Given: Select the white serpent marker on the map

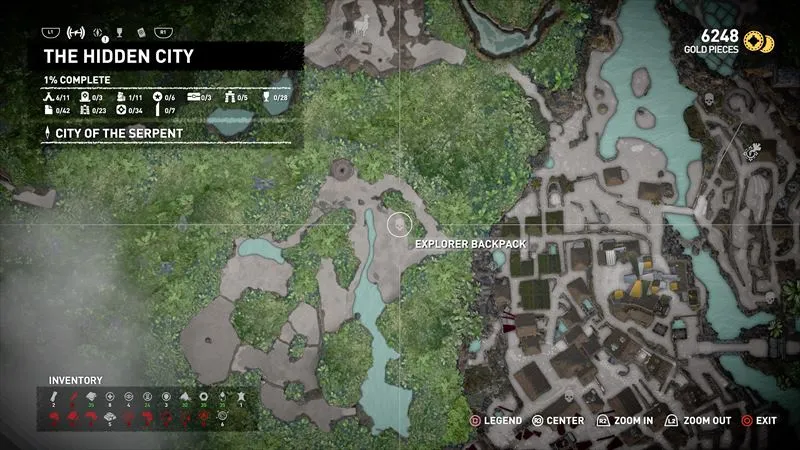Looking at the screenshot, I should point(754,151).
